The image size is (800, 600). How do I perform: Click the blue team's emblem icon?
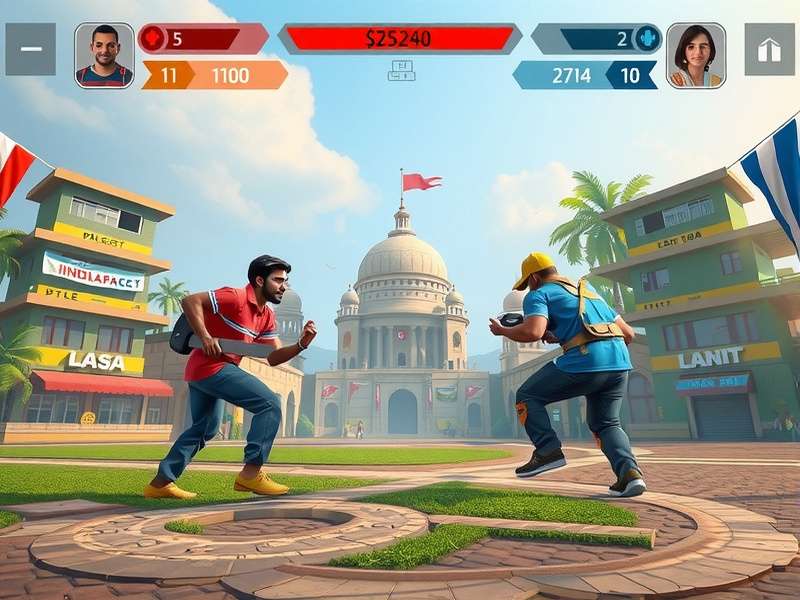[x=647, y=39]
